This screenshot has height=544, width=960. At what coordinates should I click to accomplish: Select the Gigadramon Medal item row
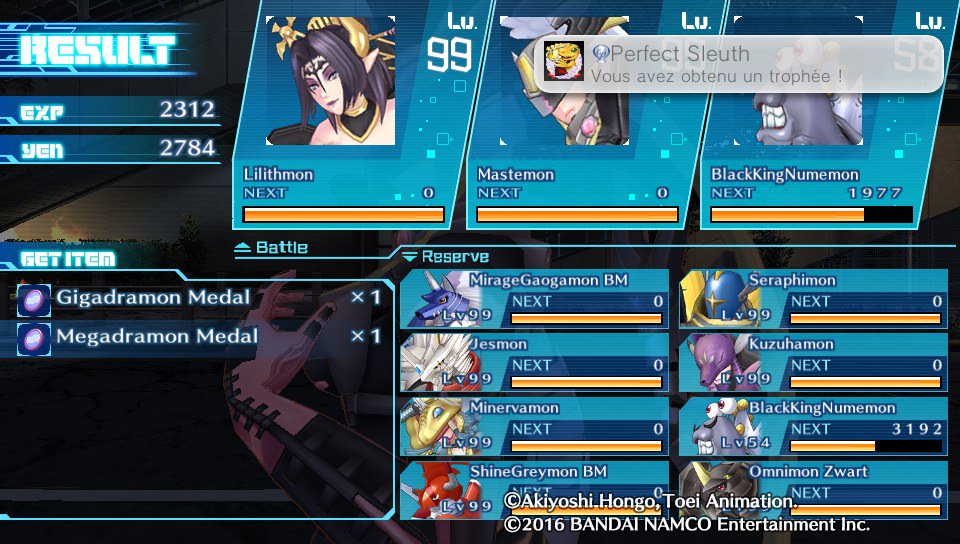coord(200,298)
